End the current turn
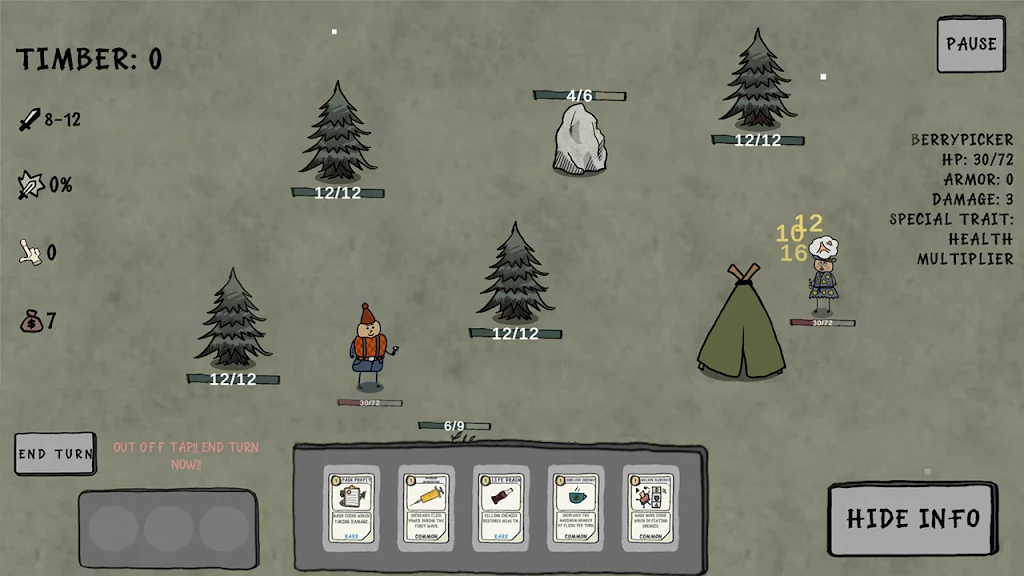Image resolution: width=1024 pixels, height=576 pixels. [x=56, y=453]
